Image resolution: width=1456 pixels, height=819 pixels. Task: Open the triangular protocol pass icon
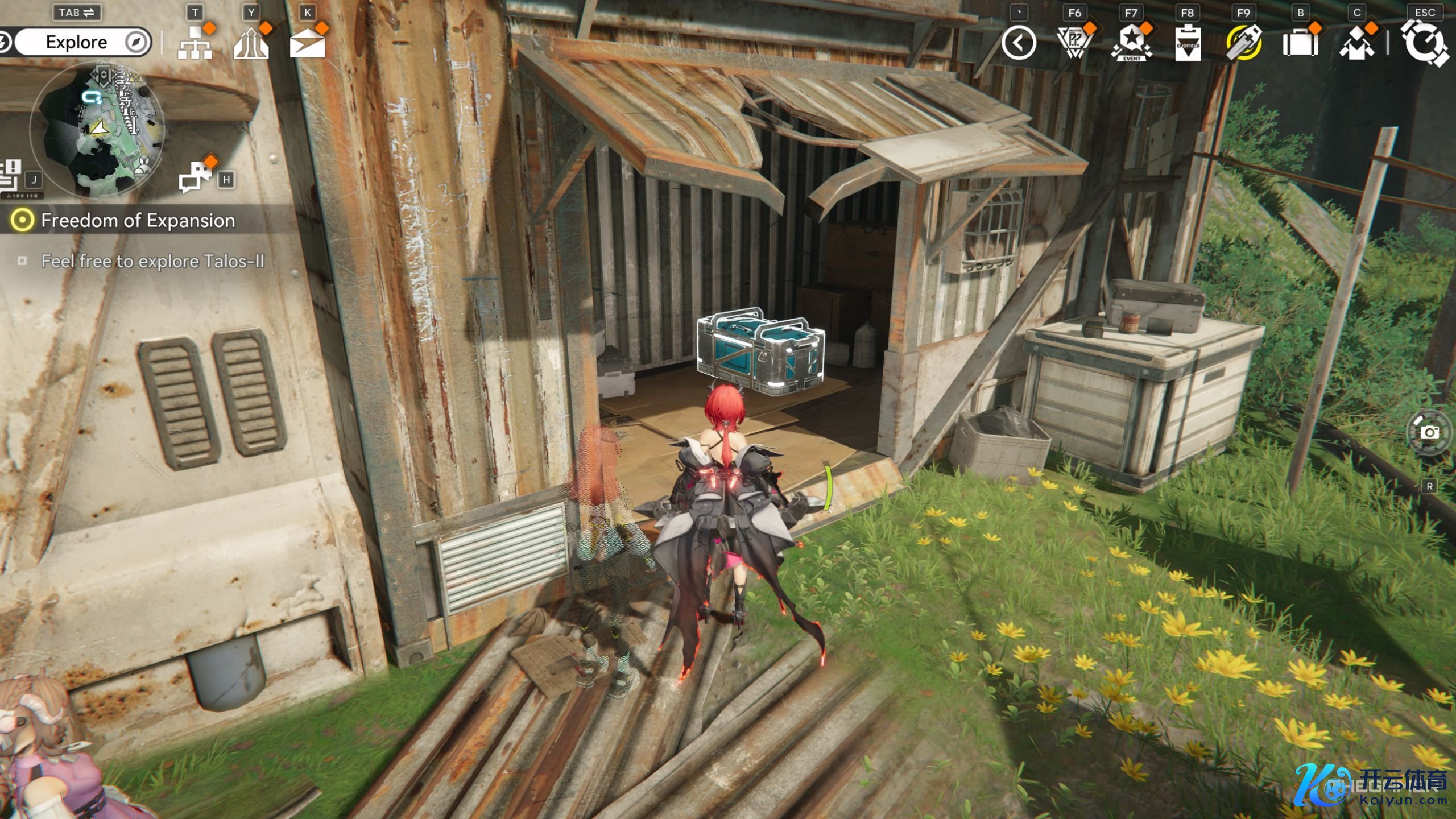click(x=1074, y=43)
